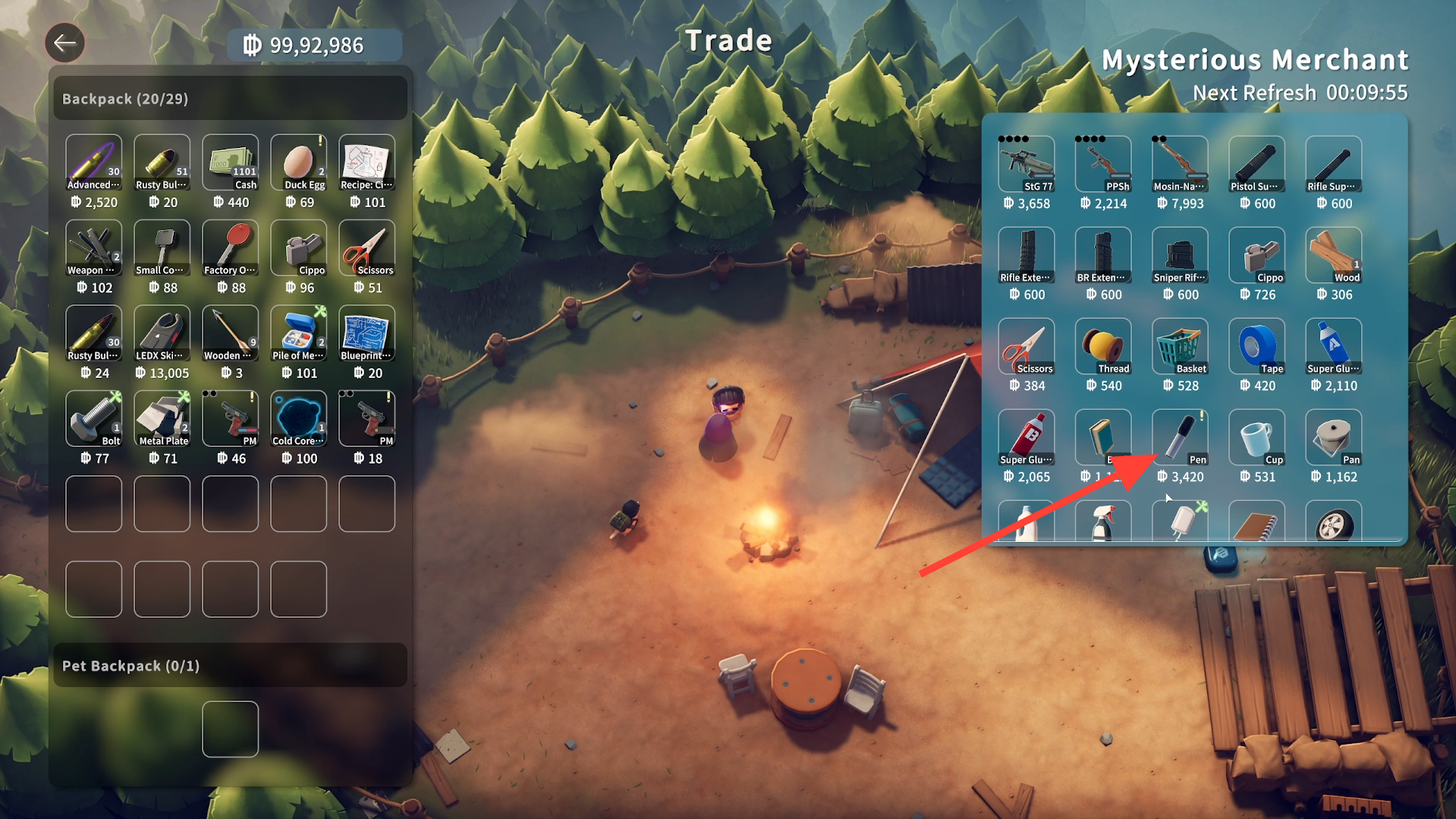The width and height of the screenshot is (1456, 819).
Task: Pick the Cold Core item slot
Action: (298, 418)
